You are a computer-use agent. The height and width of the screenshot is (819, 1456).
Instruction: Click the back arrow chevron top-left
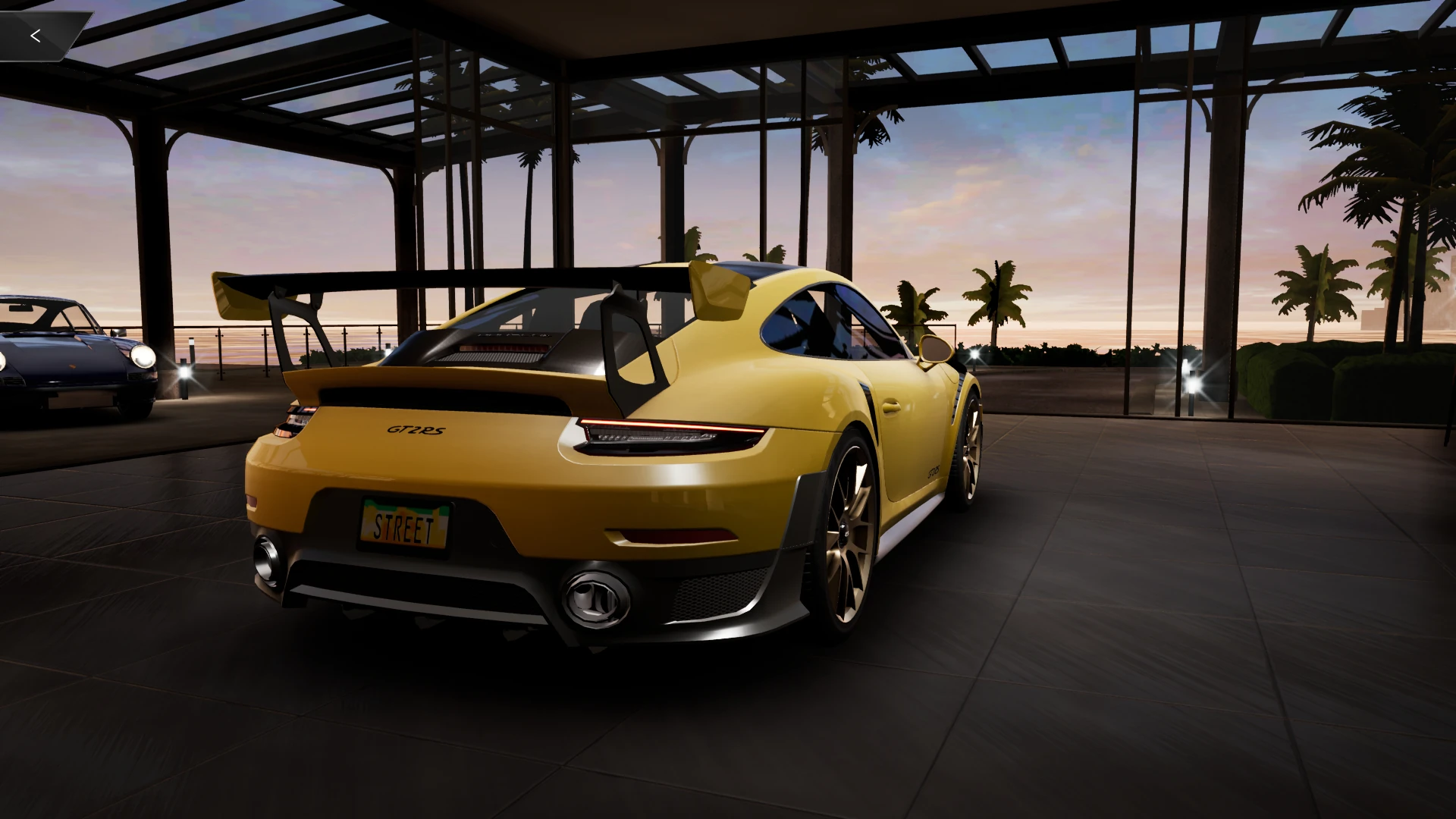point(36,35)
